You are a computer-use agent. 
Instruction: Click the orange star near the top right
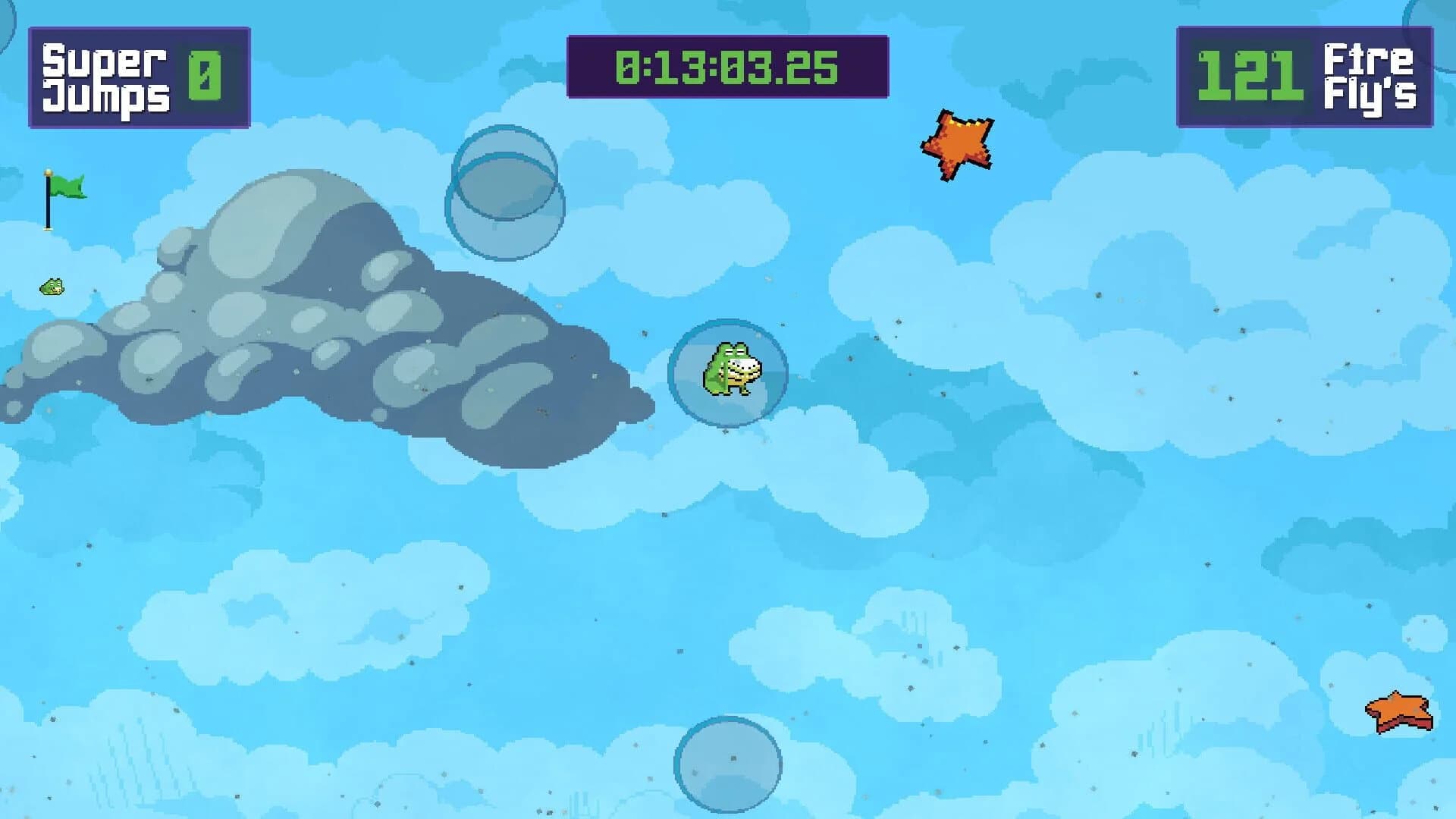click(957, 139)
